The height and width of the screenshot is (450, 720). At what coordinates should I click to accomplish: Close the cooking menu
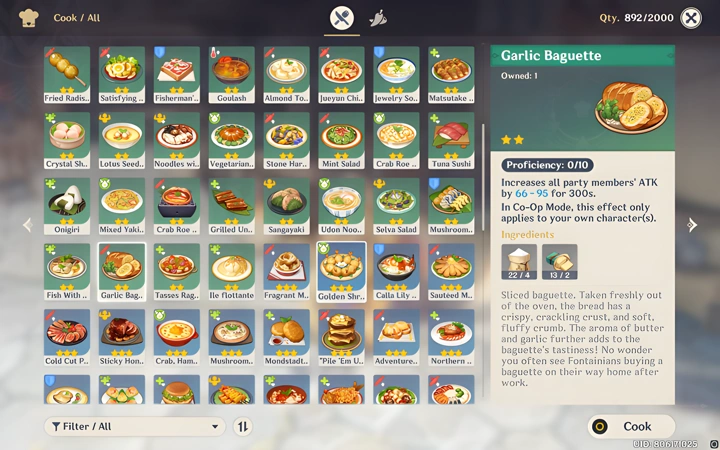tap(691, 18)
